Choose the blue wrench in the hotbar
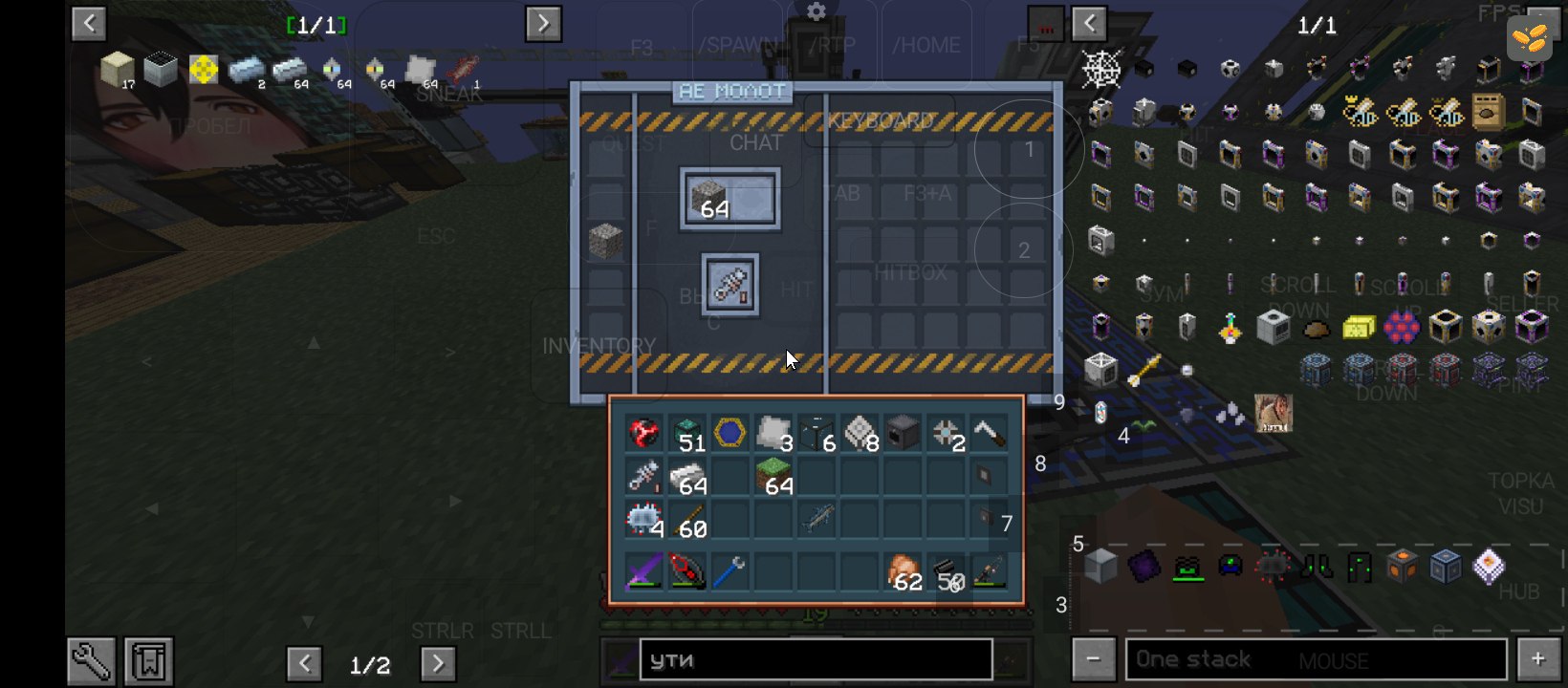The width and height of the screenshot is (1568, 688). click(x=729, y=572)
